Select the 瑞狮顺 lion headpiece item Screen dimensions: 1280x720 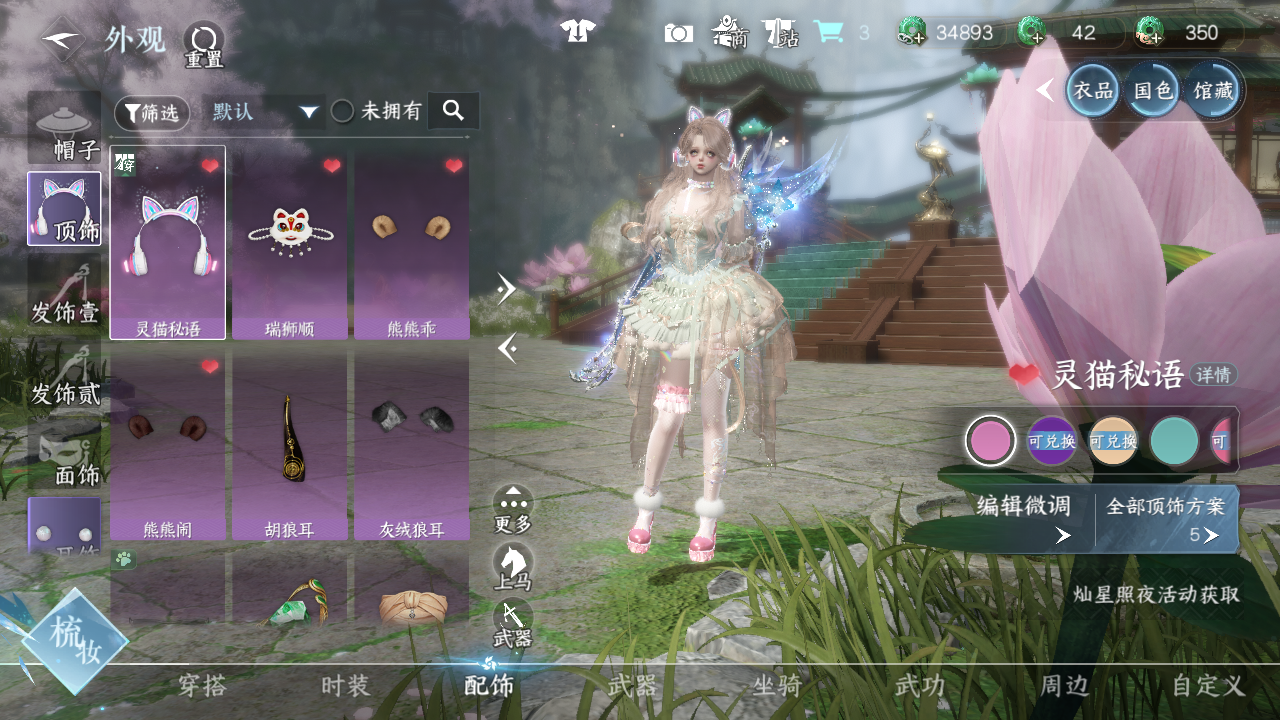point(290,243)
